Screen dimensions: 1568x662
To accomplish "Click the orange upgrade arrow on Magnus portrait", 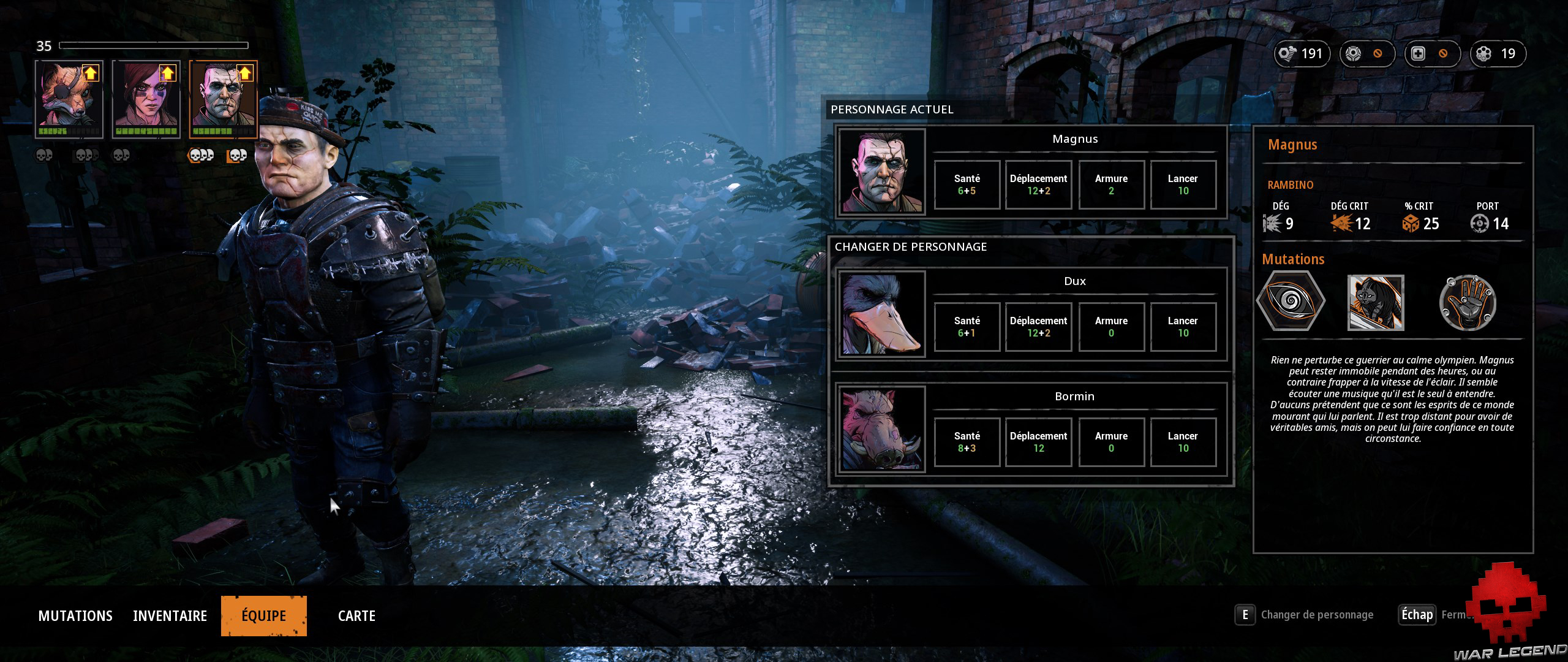I will click(x=244, y=73).
